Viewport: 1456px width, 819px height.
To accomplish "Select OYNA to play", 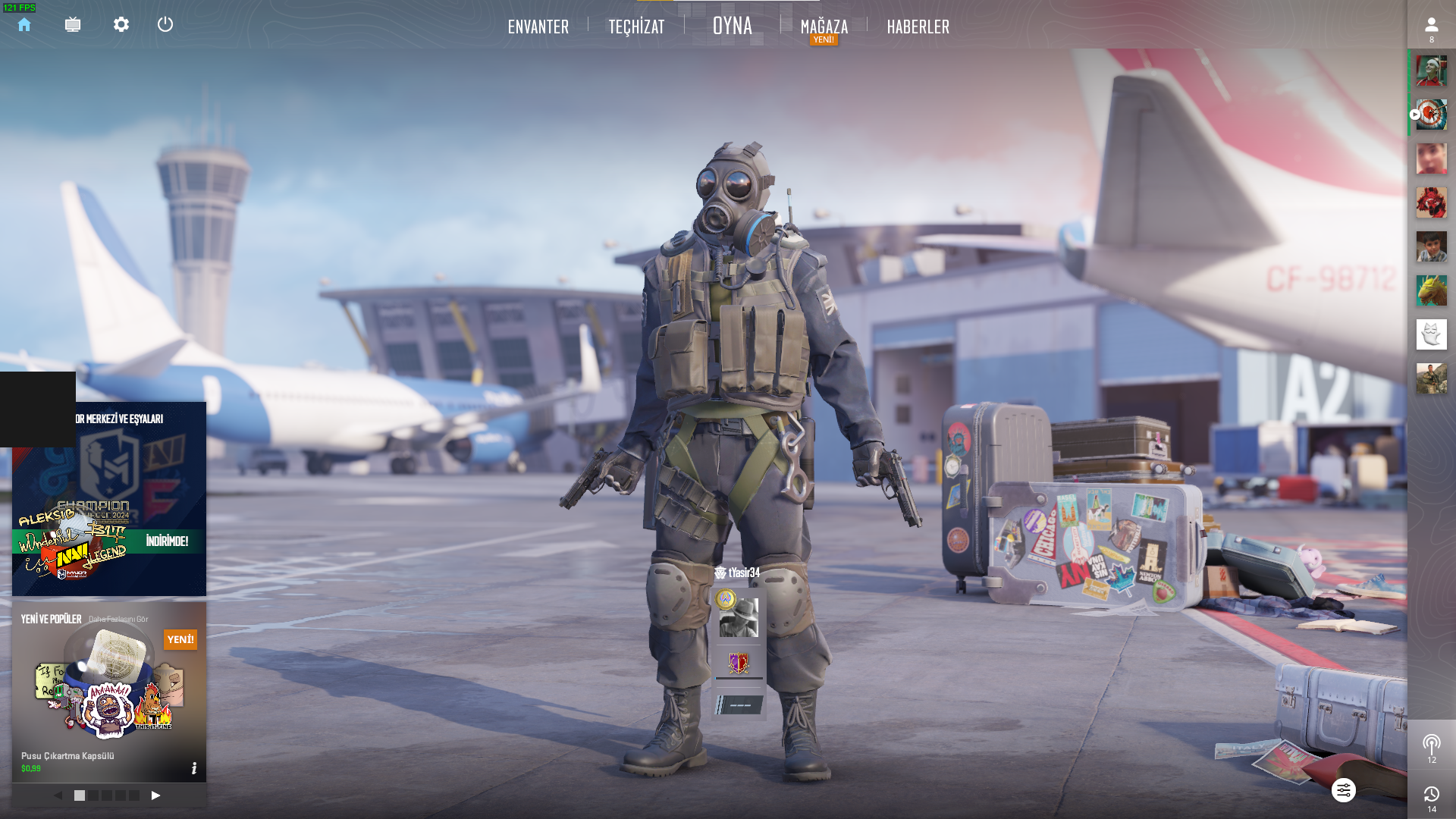I will (x=733, y=26).
